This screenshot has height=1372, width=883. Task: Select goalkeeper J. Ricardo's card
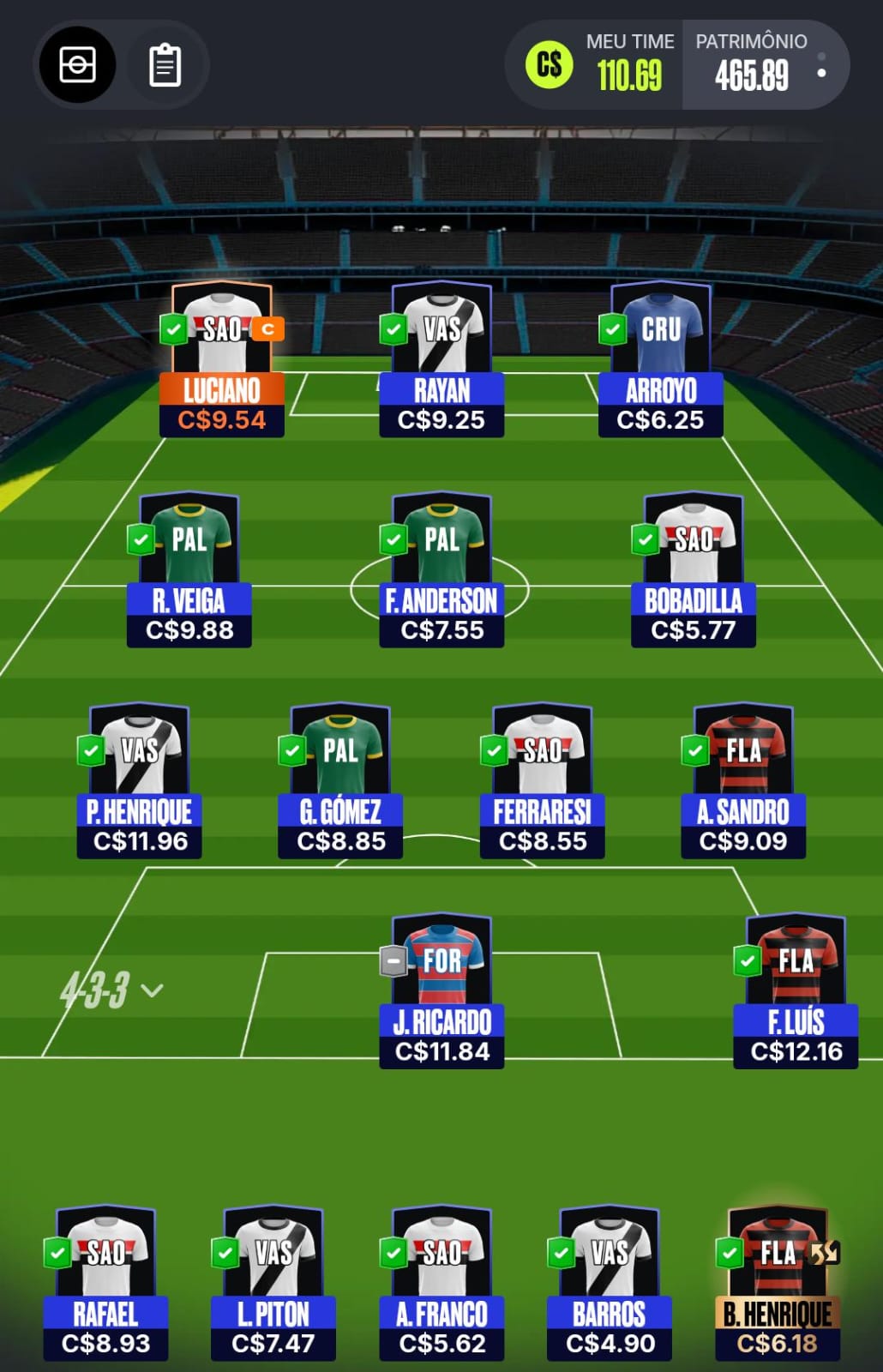coord(441,991)
